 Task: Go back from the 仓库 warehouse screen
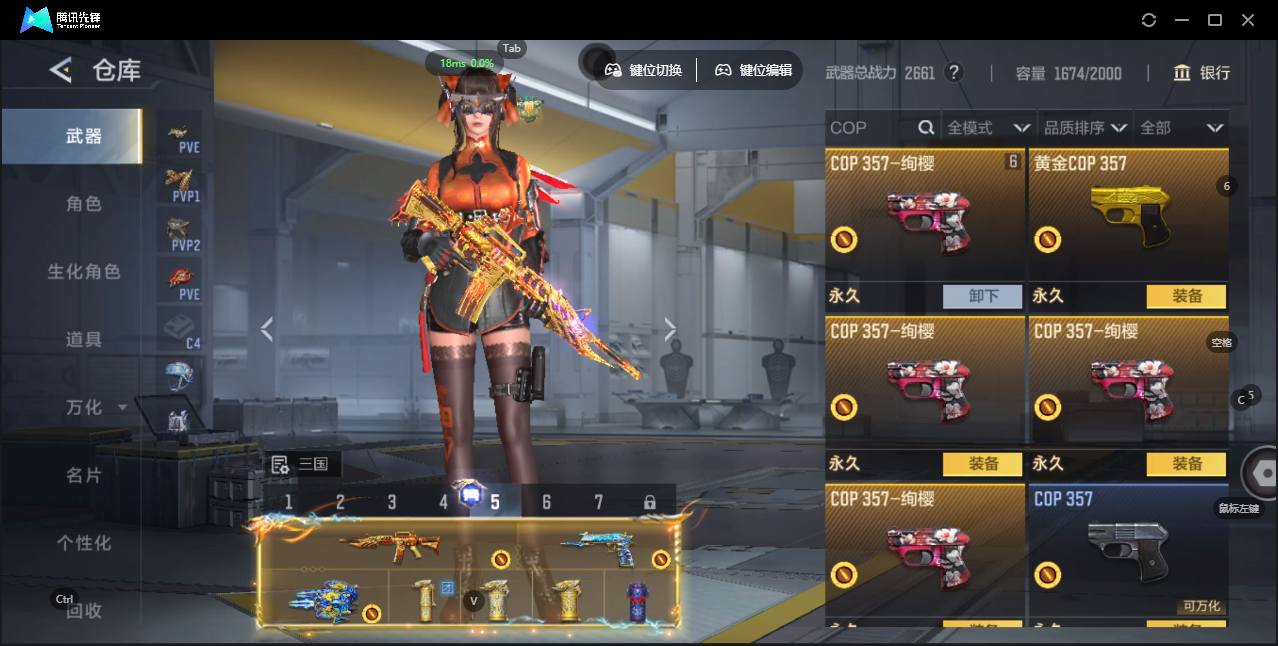coord(61,70)
